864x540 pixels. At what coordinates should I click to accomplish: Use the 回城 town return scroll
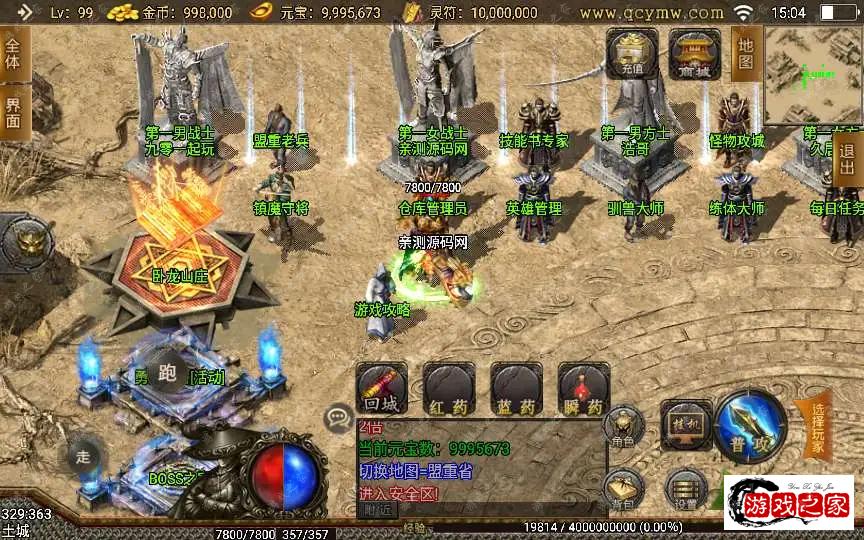382,388
